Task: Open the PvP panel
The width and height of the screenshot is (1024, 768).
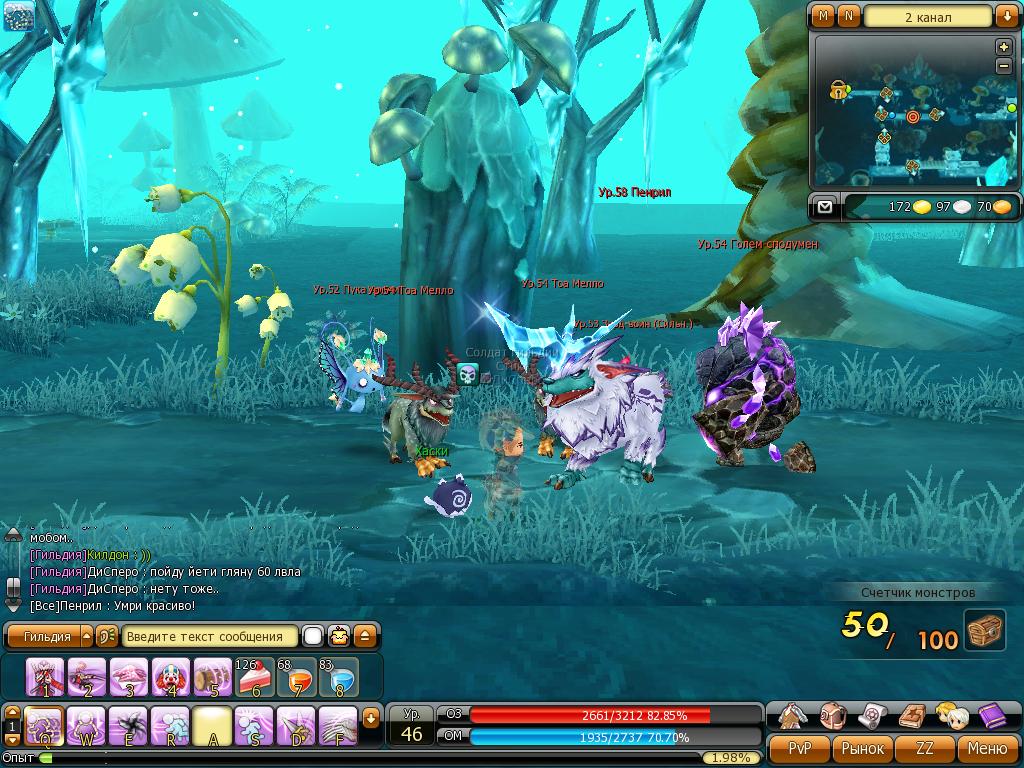Action: (x=799, y=748)
